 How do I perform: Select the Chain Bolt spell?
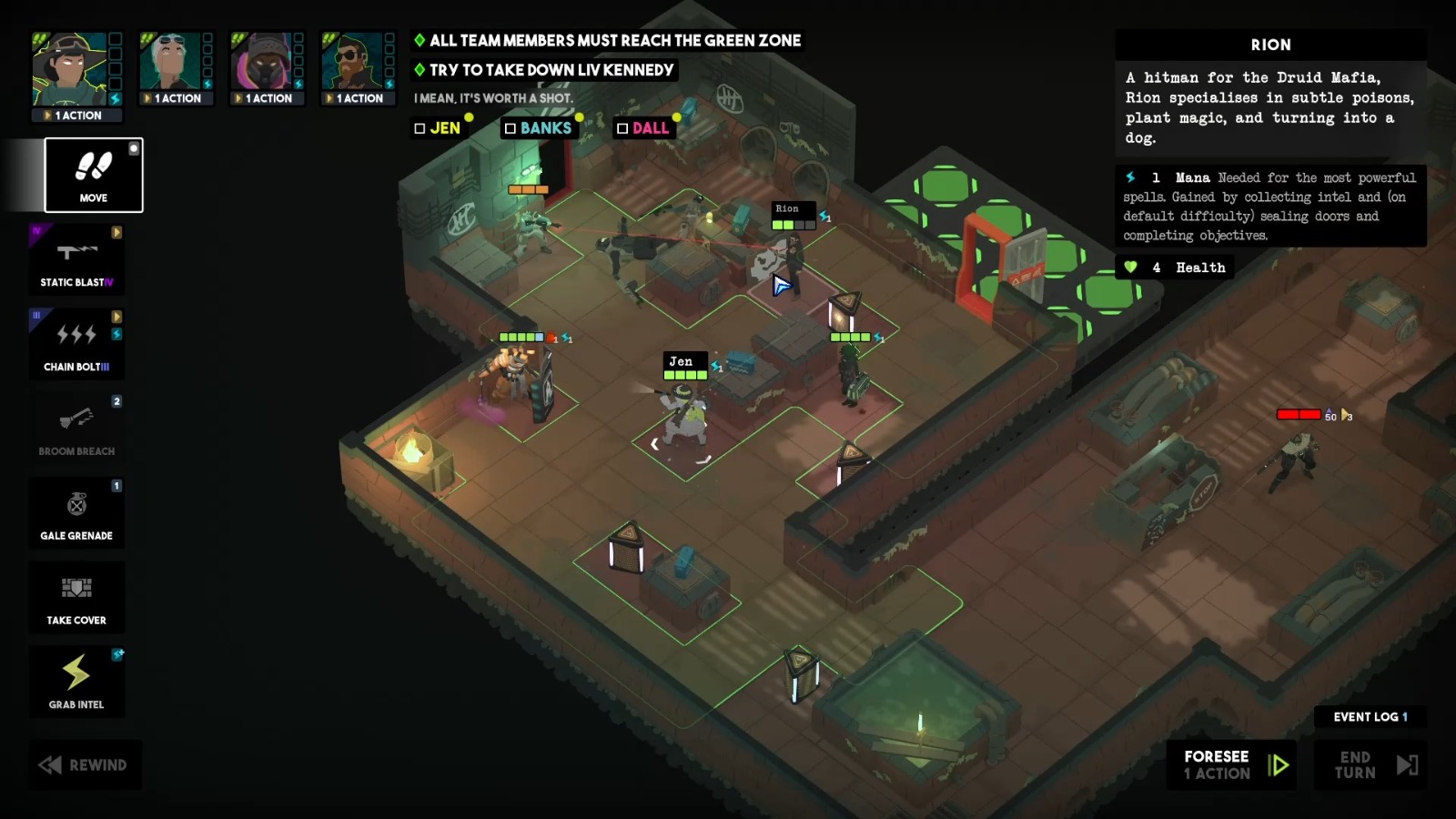(x=76, y=344)
